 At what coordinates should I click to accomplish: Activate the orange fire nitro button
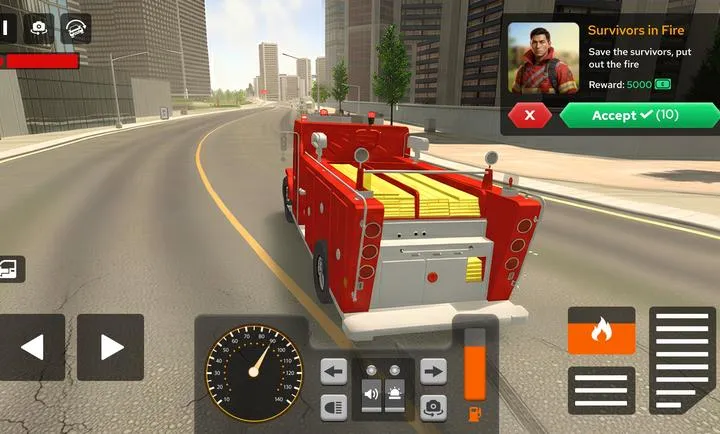pyautogui.click(x=601, y=330)
